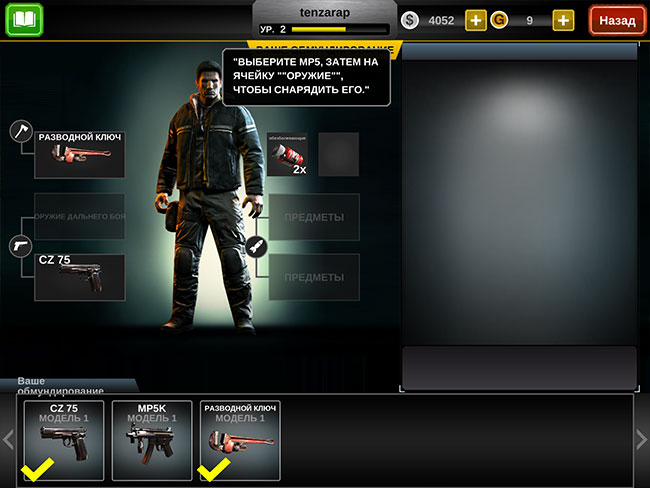The image size is (650, 488).
Task: Add cash with the plus beside 4052
Action: pos(476,20)
